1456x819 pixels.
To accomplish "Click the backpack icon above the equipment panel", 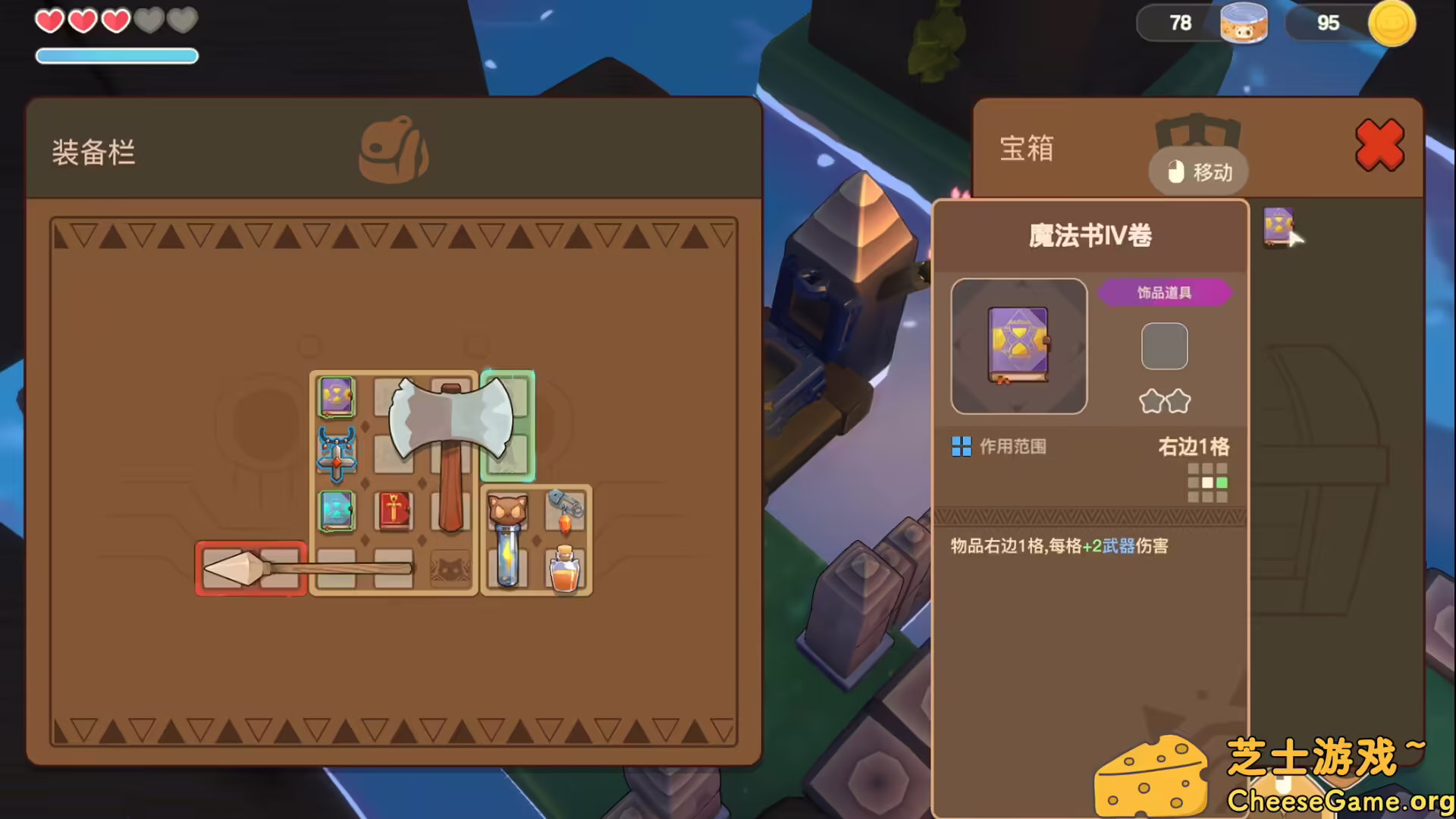I will pyautogui.click(x=395, y=149).
